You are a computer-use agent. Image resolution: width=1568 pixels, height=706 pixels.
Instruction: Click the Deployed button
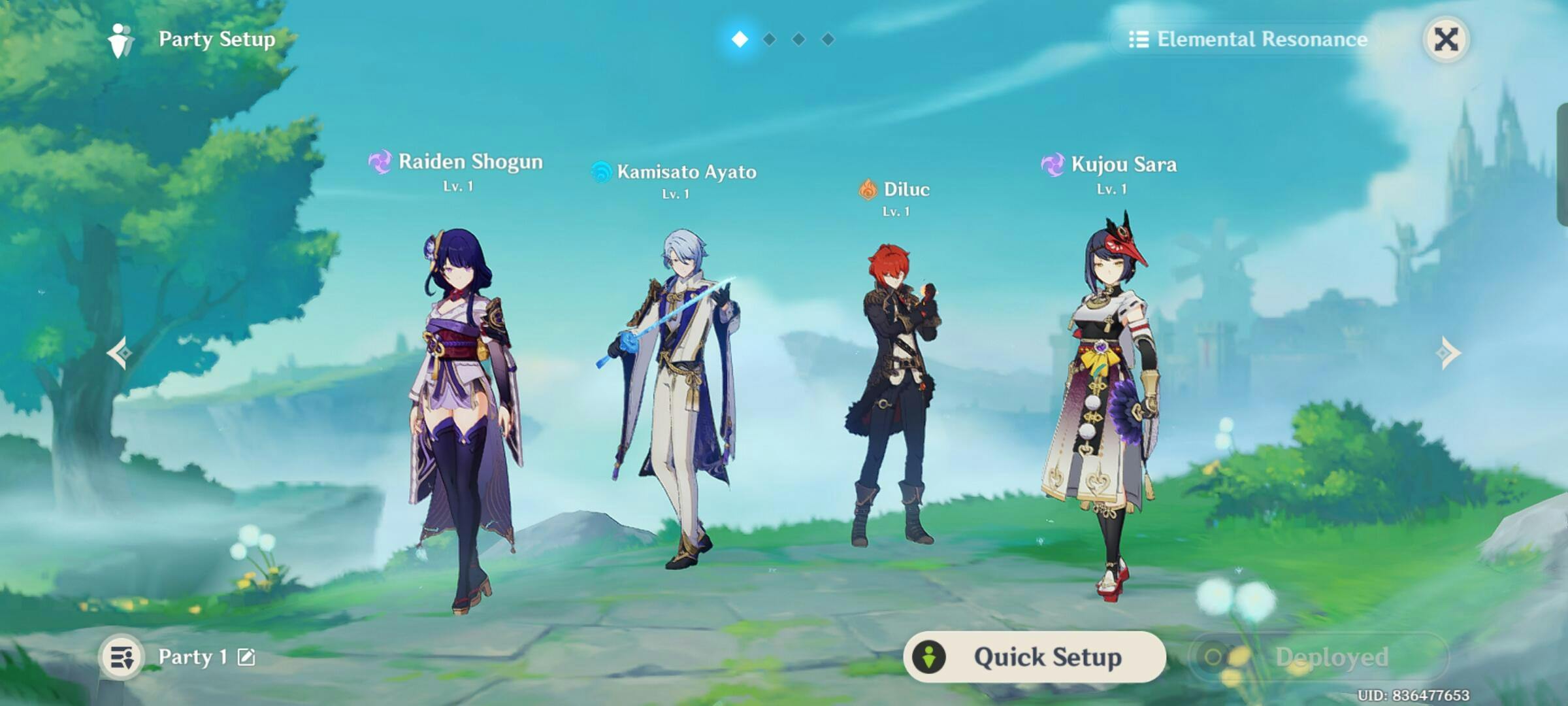pos(1318,657)
